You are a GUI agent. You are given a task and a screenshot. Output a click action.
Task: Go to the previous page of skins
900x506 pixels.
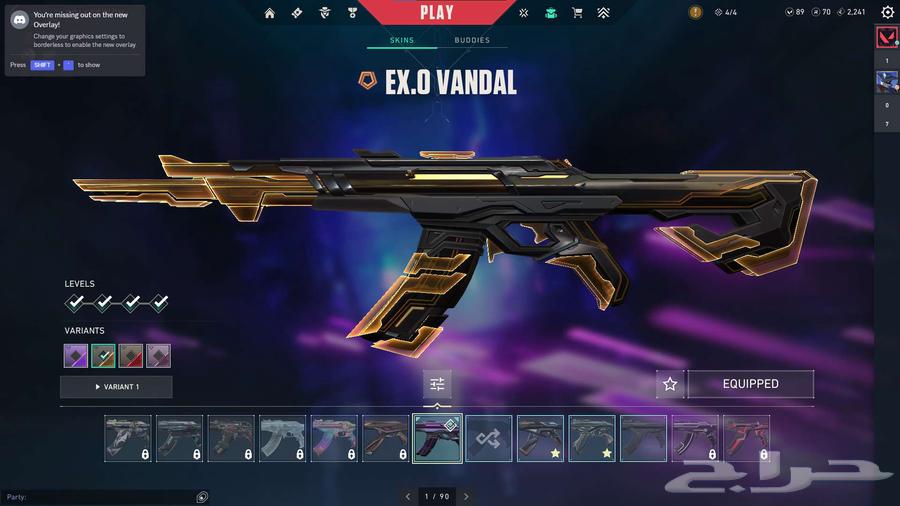407,496
